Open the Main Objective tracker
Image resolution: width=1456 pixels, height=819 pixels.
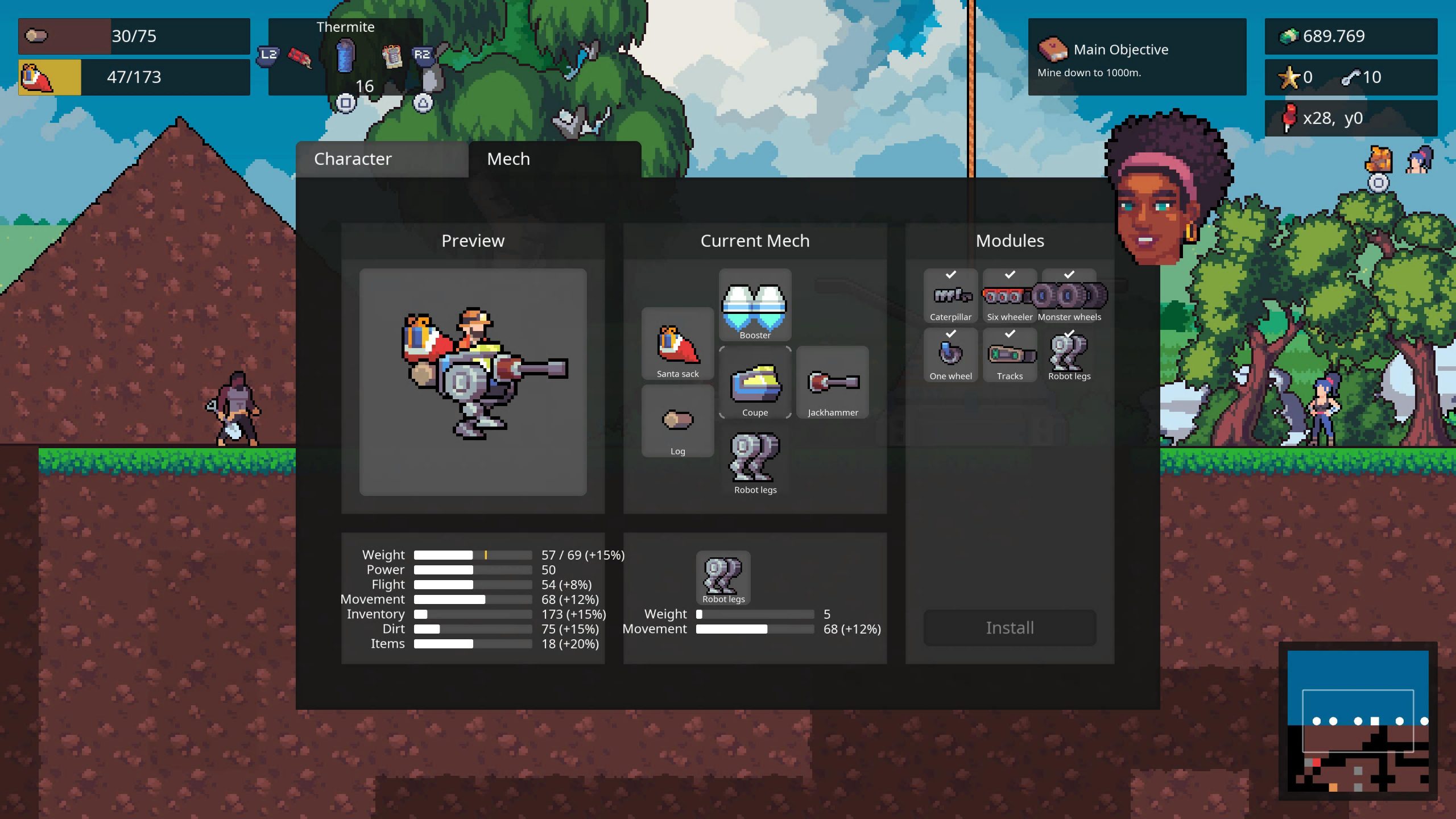click(1136, 57)
